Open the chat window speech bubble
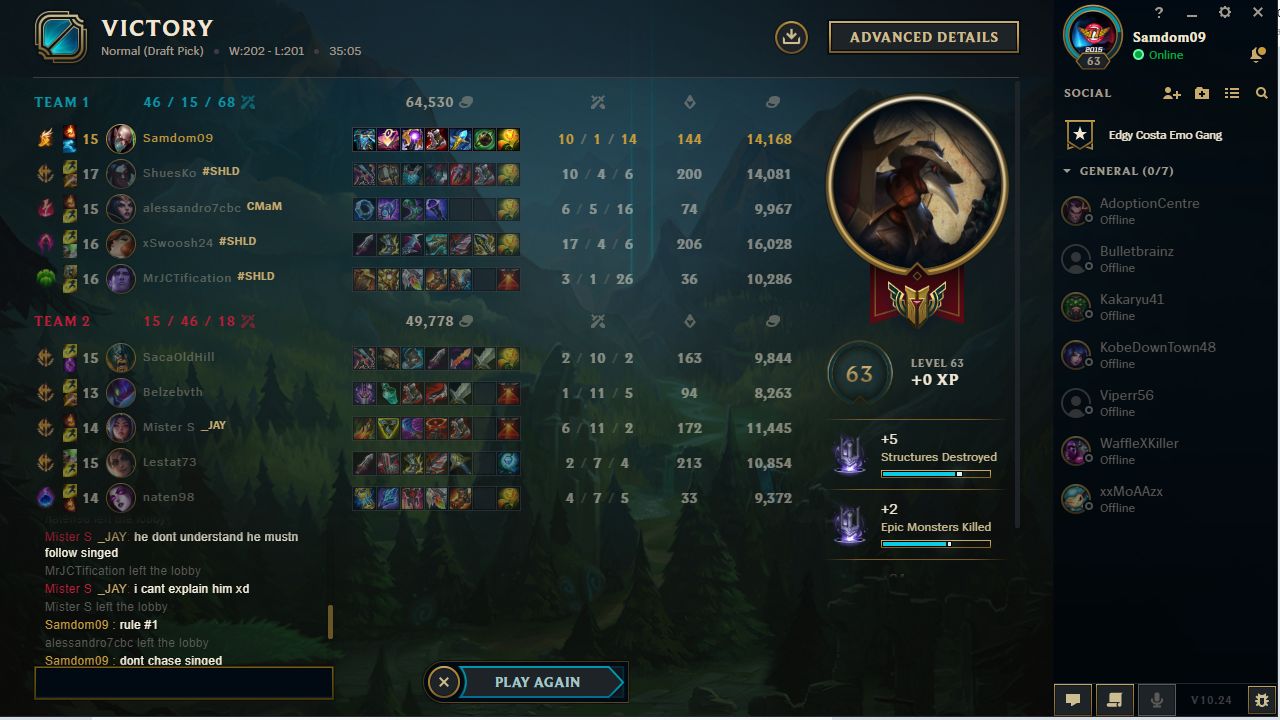Screen dimensions: 1280x720 1073,699
